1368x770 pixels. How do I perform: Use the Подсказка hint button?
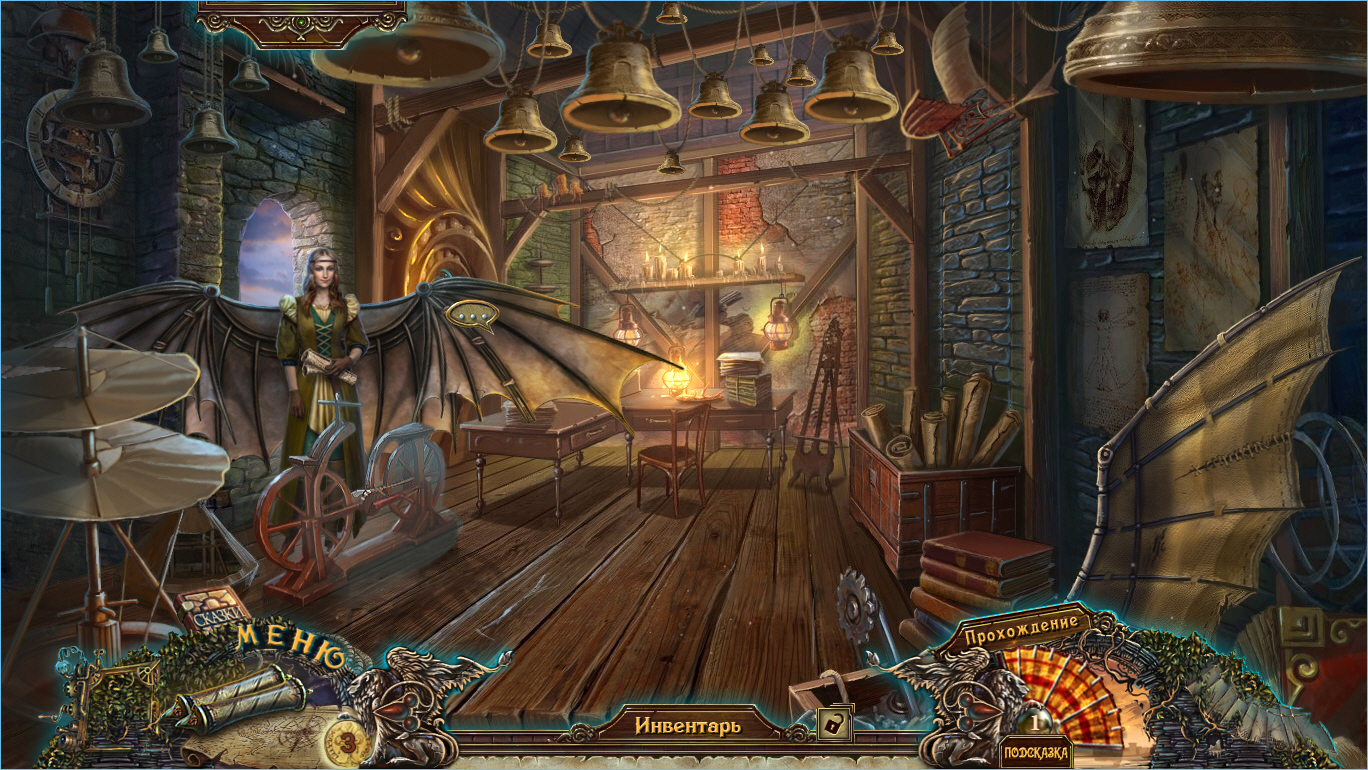coord(1035,752)
